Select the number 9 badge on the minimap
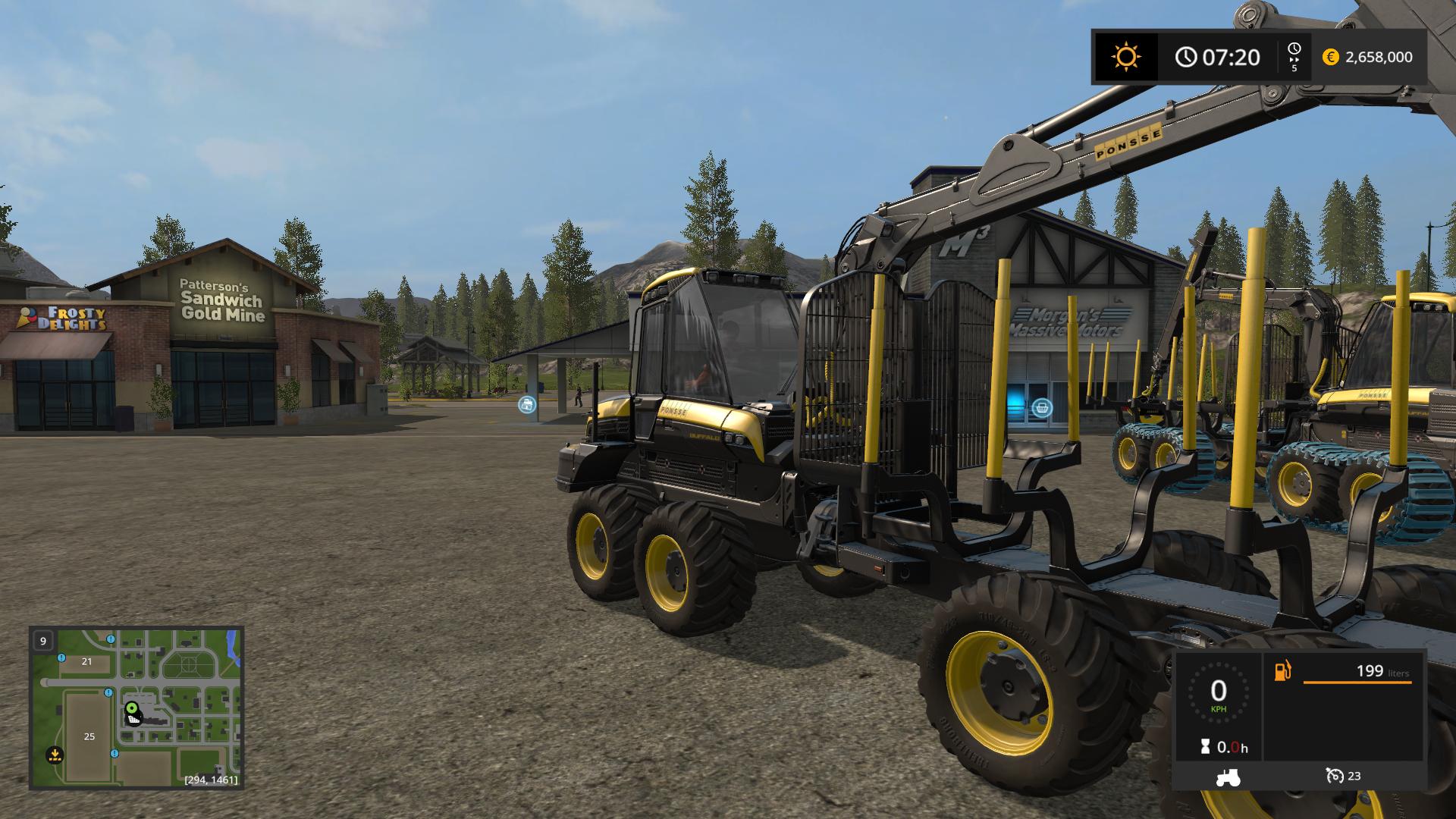Image resolution: width=1456 pixels, height=819 pixels. coord(43,641)
